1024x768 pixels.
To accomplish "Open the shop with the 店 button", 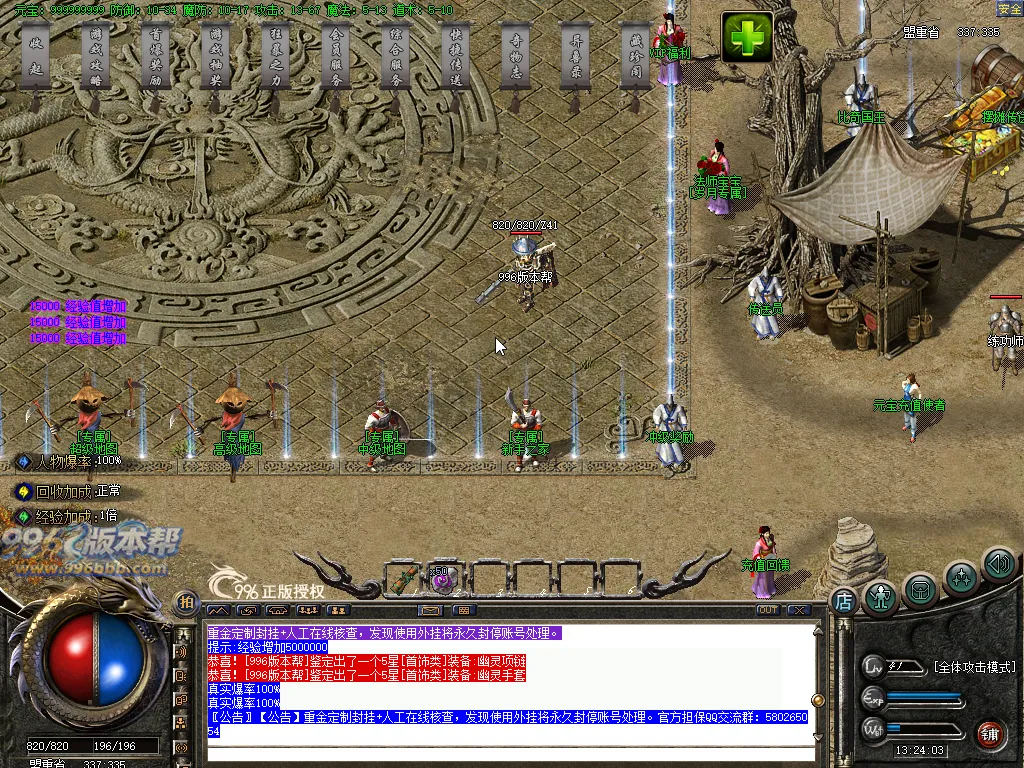I will click(843, 601).
